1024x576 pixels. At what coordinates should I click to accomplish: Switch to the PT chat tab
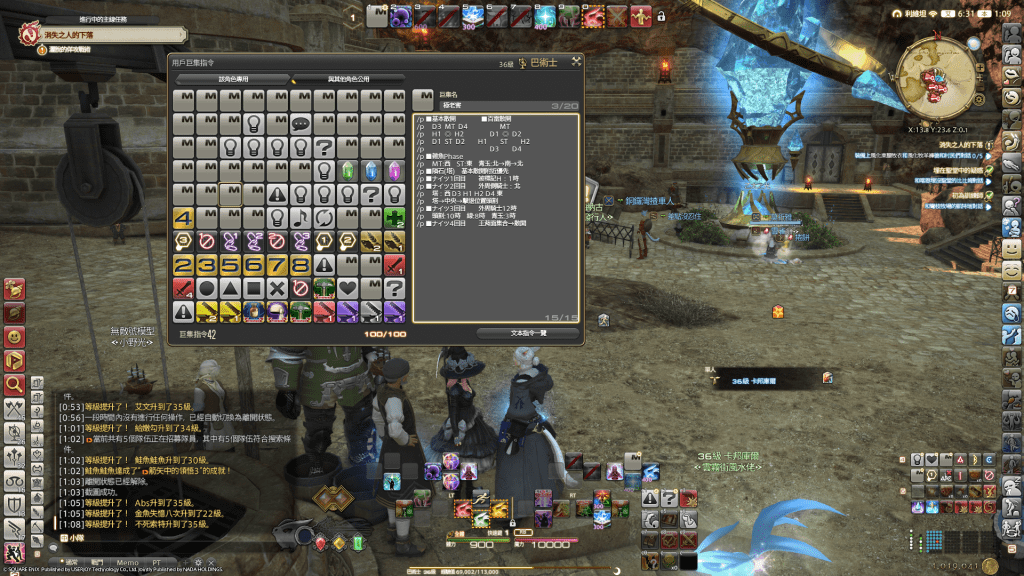156,563
